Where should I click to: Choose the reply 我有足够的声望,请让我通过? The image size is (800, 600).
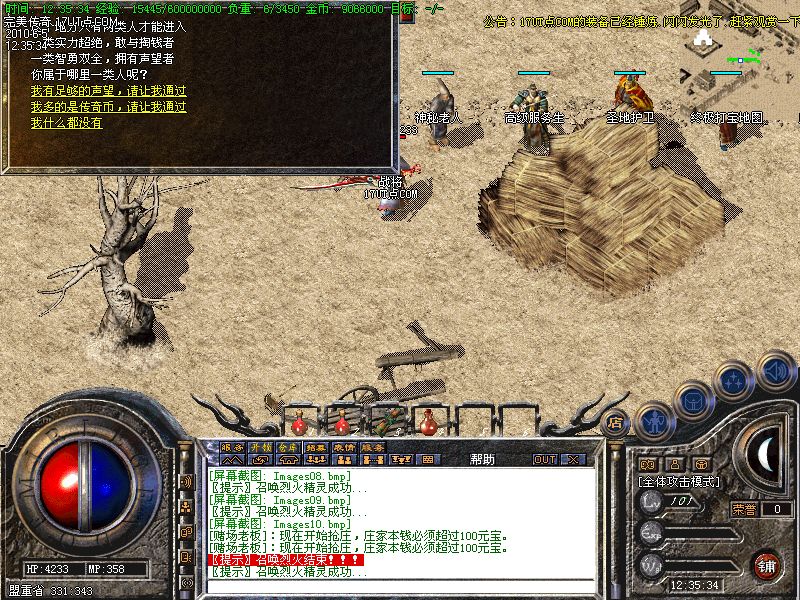click(x=108, y=91)
